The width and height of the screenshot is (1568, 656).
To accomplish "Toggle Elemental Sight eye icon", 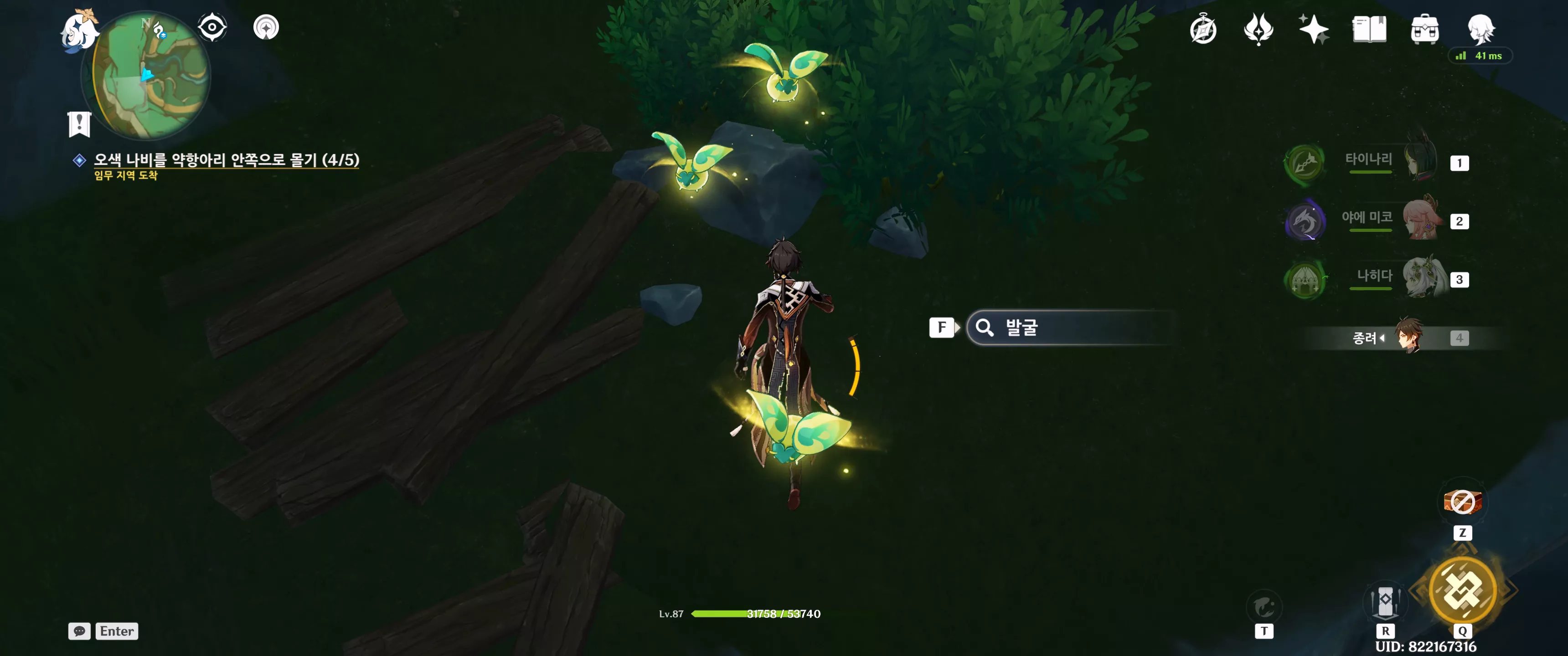I will tap(212, 27).
